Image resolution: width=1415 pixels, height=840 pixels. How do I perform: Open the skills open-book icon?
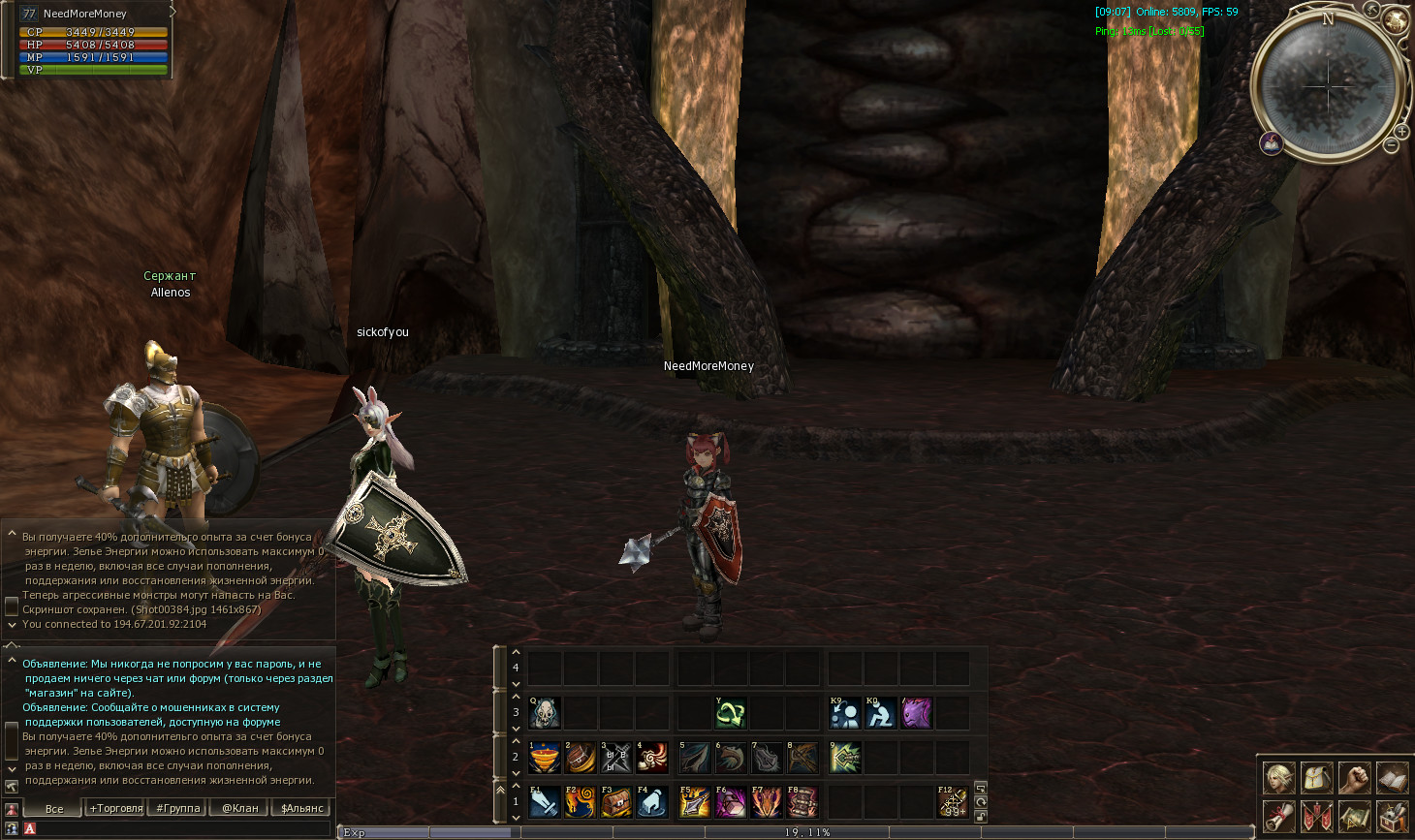point(1392,777)
